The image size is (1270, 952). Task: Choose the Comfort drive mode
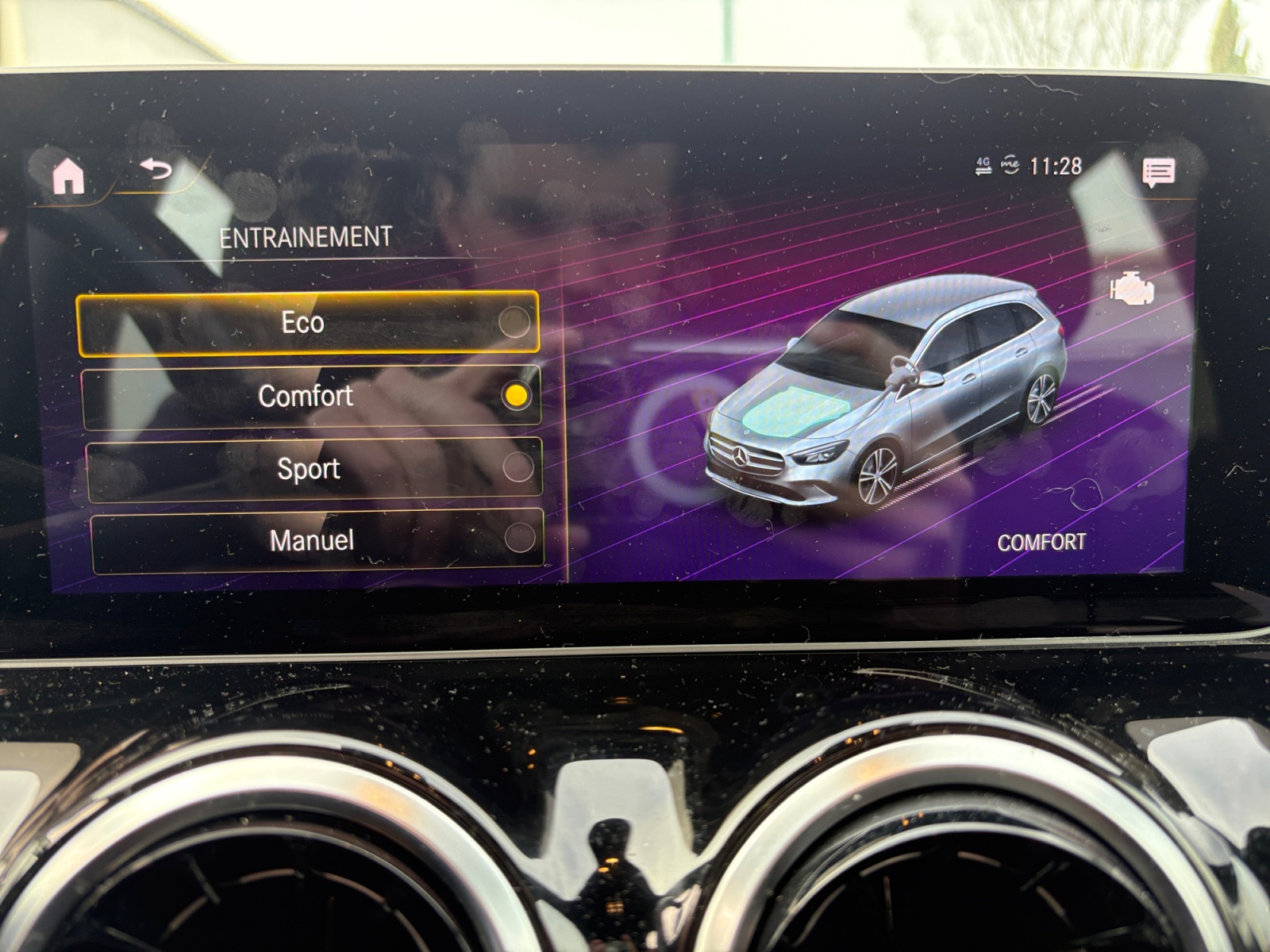point(311,396)
